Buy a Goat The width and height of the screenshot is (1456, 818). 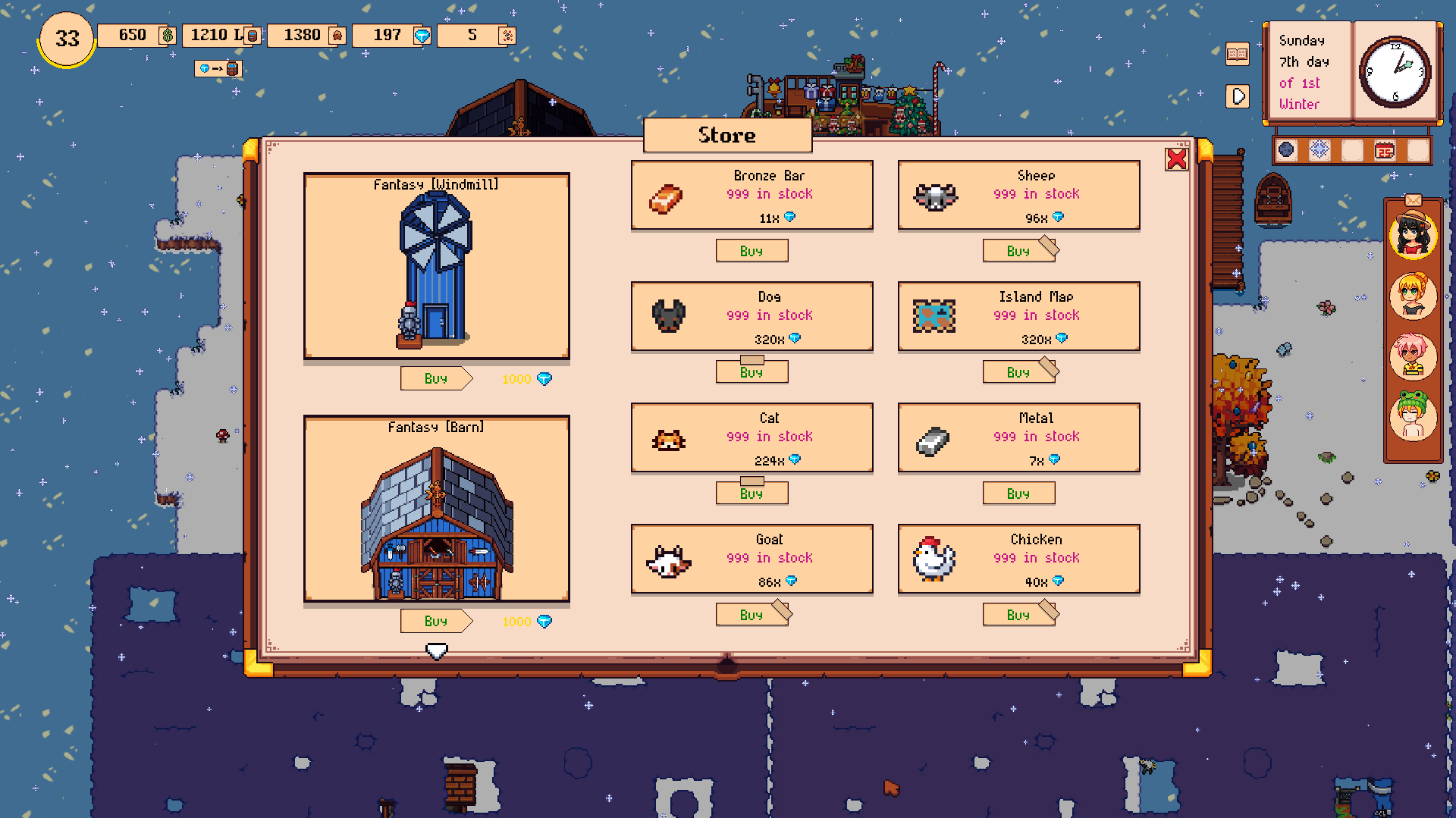pyautogui.click(x=752, y=615)
